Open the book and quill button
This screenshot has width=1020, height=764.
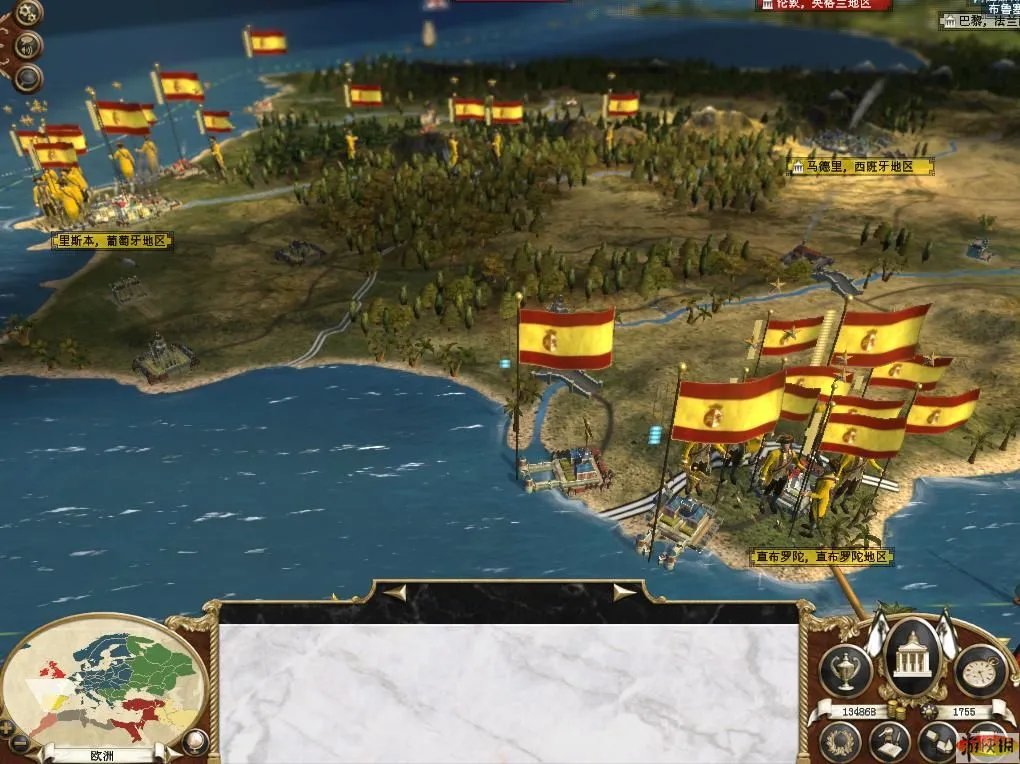889,741
